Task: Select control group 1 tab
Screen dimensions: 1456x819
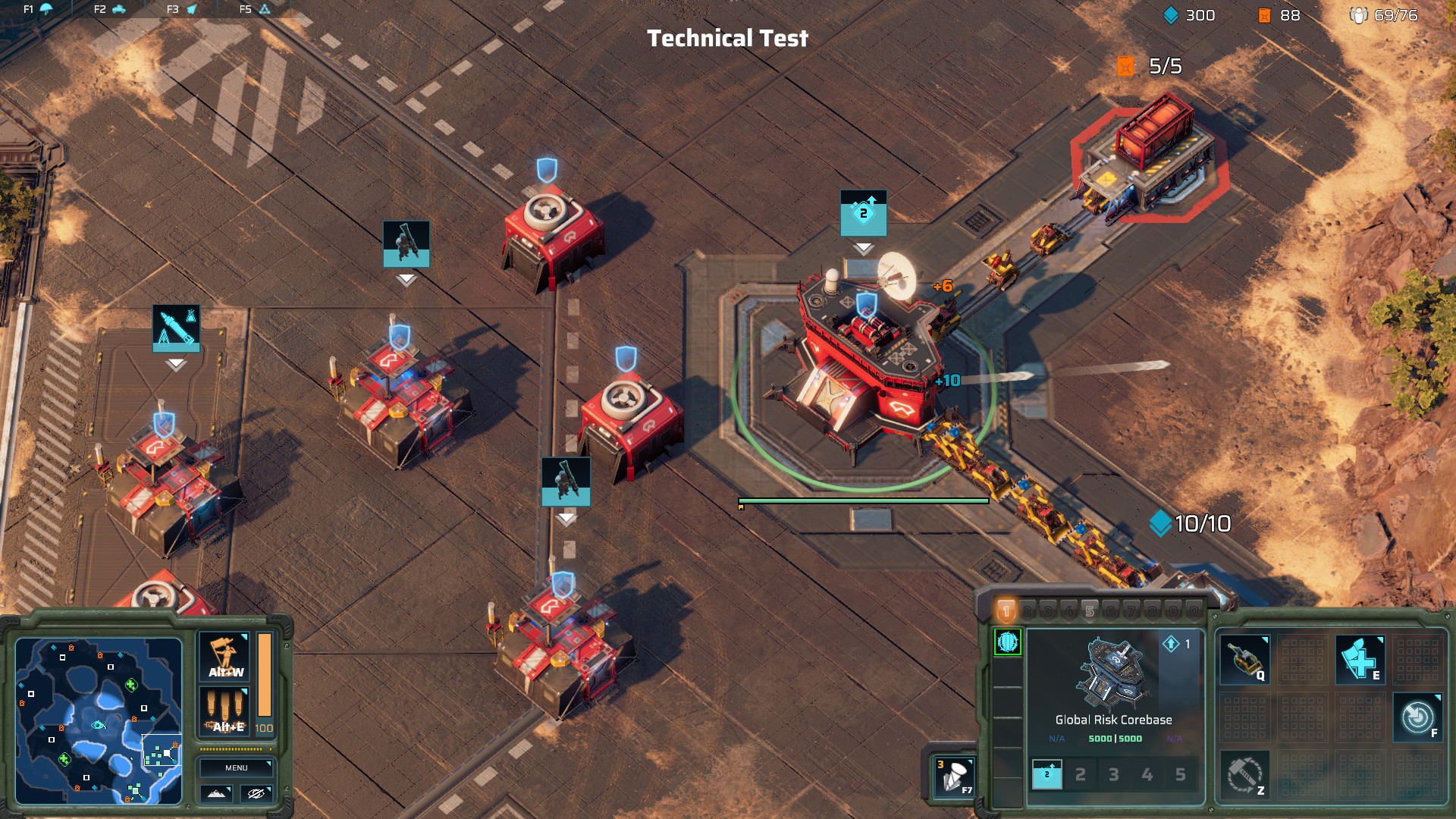Action: [1006, 610]
